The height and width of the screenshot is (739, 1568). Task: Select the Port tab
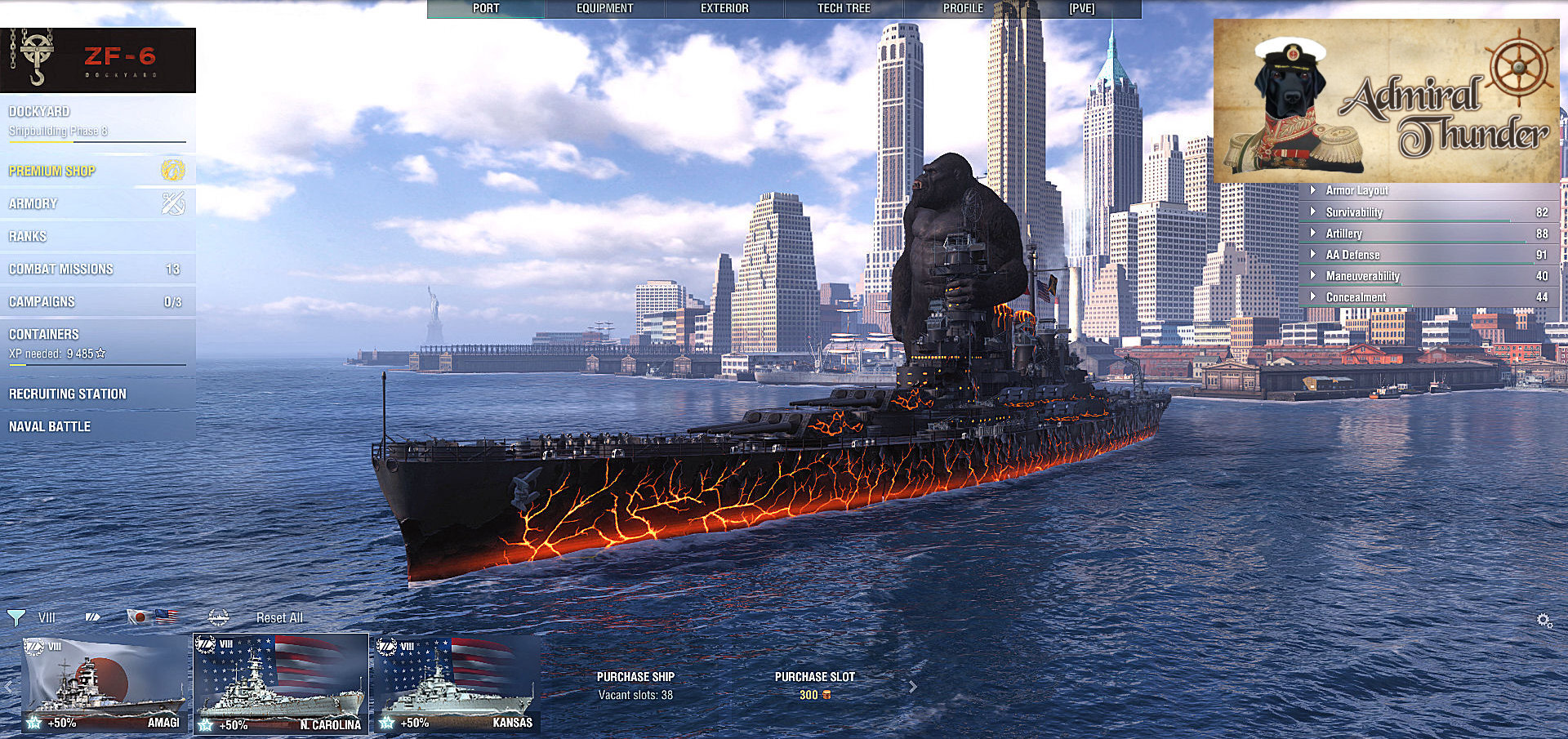tap(486, 8)
